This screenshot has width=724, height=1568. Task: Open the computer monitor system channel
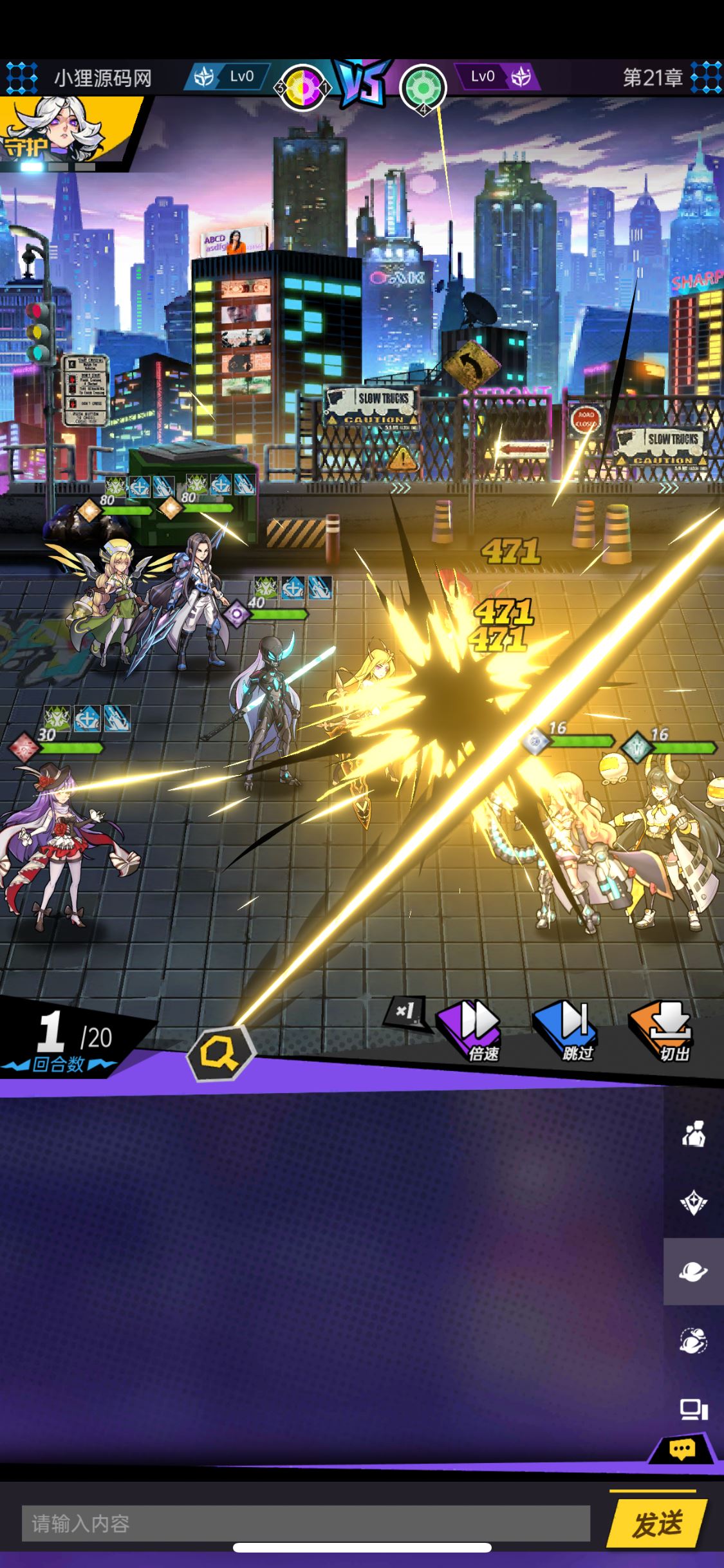point(693,1410)
